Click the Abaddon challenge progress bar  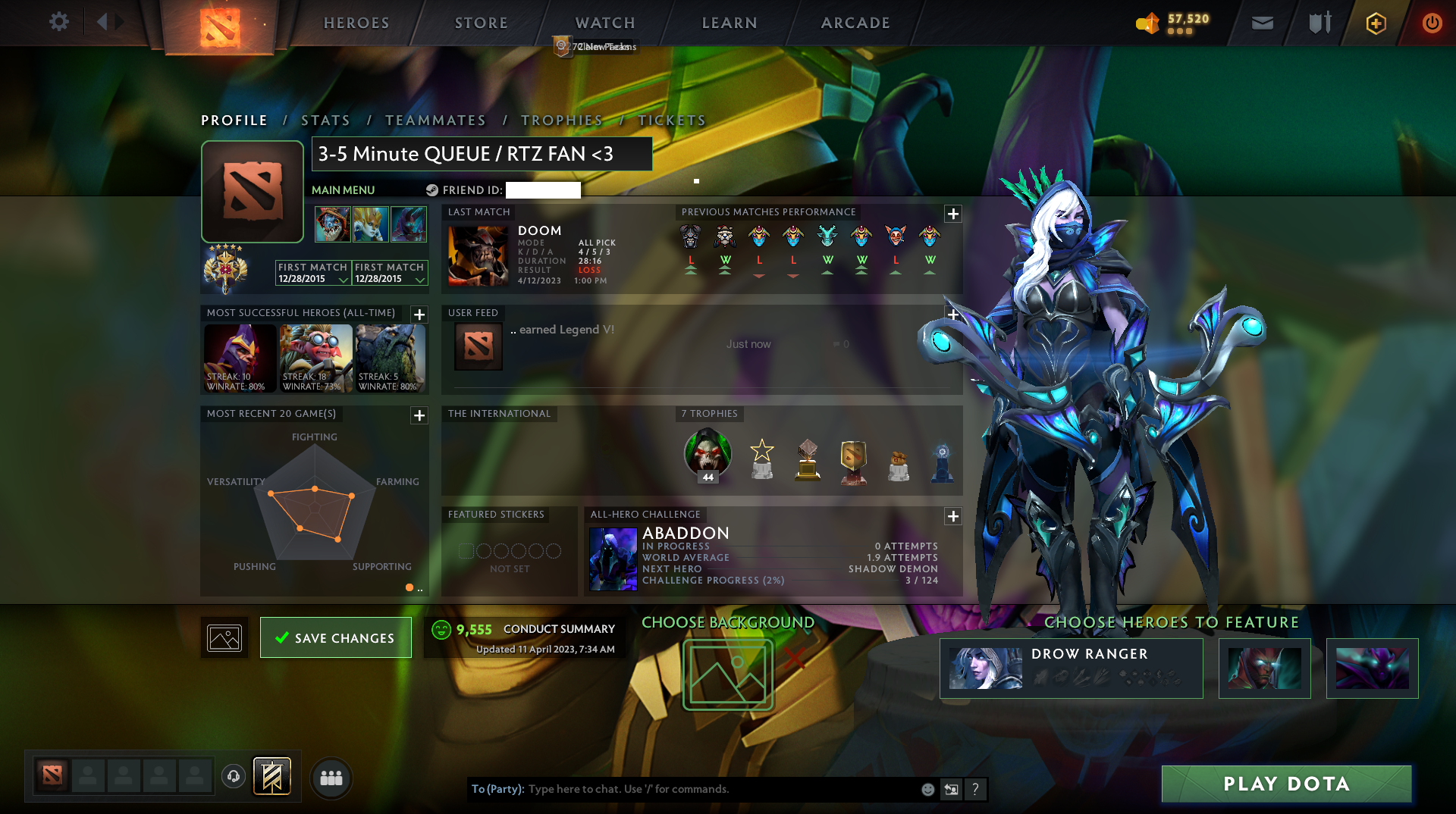point(789,580)
